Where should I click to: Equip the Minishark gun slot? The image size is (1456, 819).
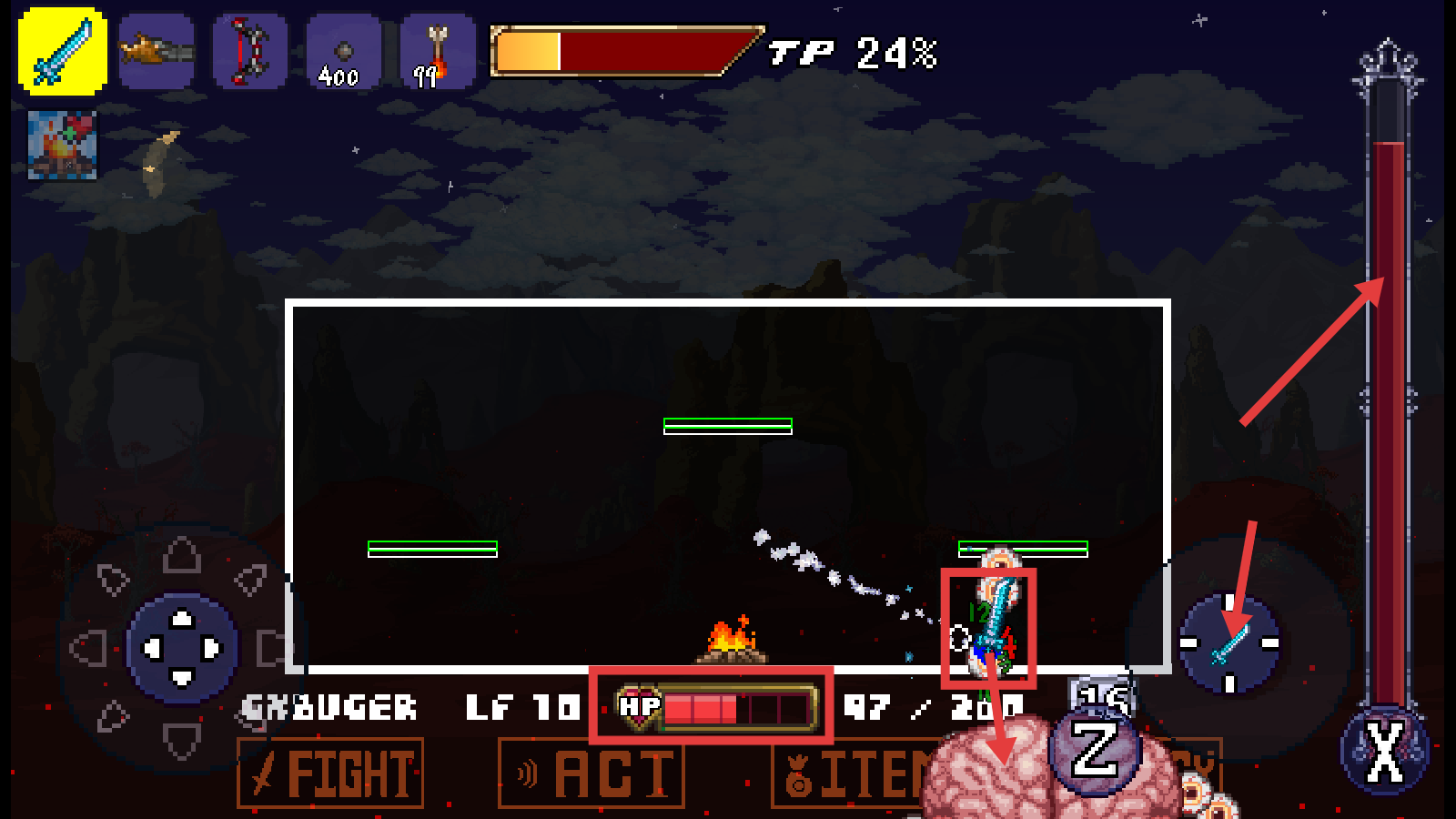pyautogui.click(x=157, y=52)
